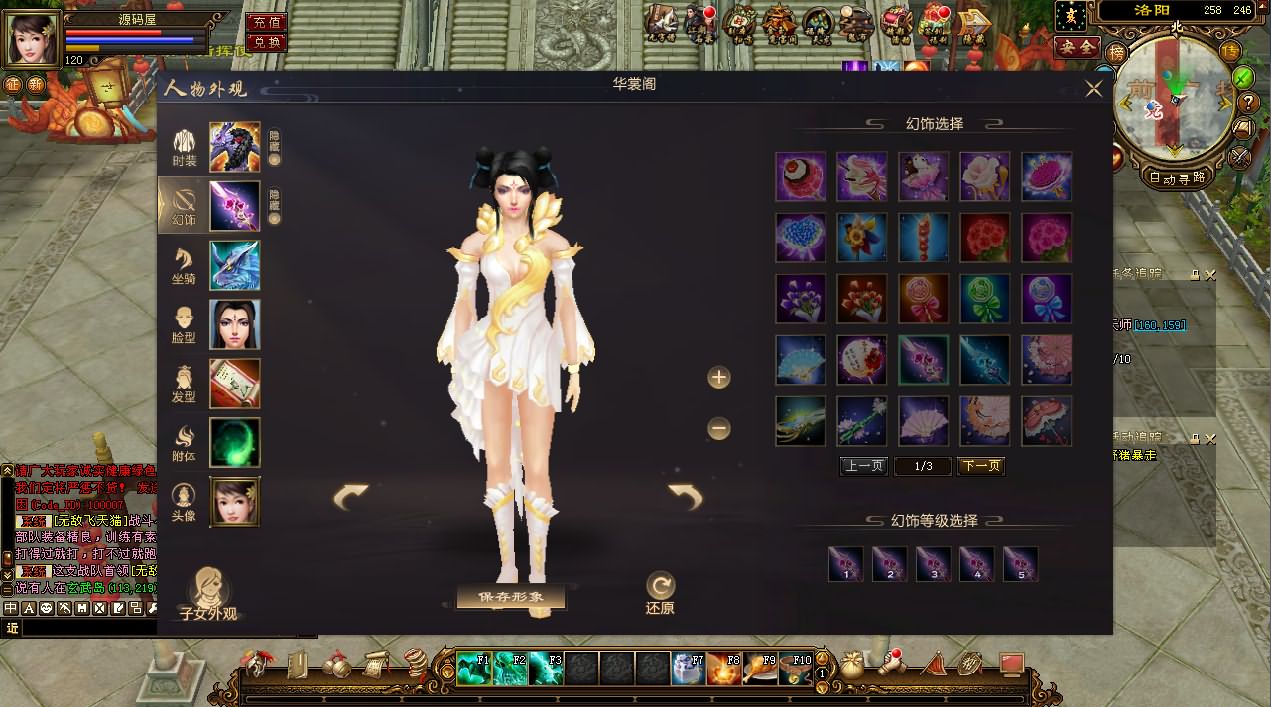Open the 坐骑 mount tab
The width and height of the screenshot is (1271, 707).
click(x=185, y=266)
